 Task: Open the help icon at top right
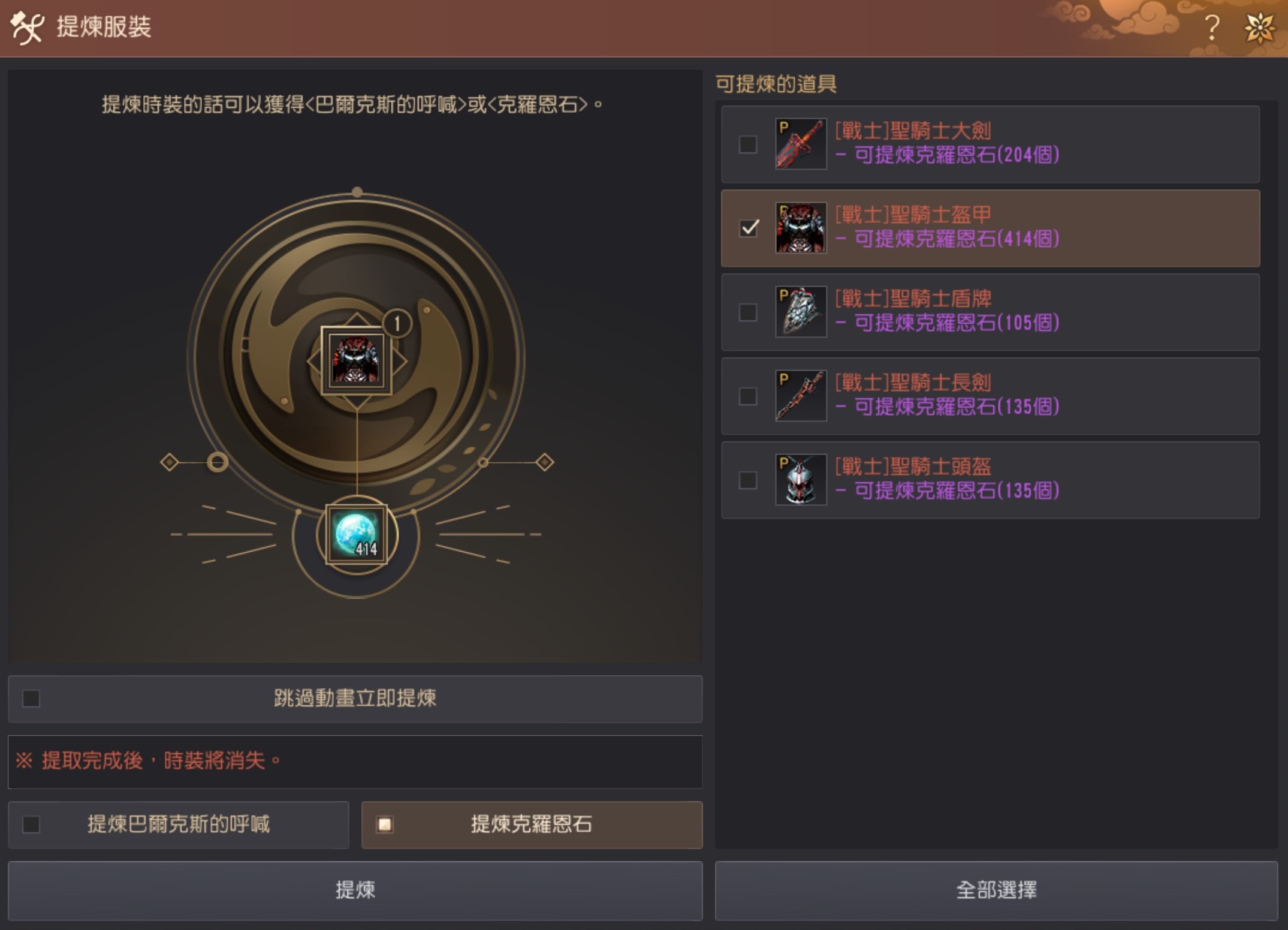click(x=1211, y=26)
